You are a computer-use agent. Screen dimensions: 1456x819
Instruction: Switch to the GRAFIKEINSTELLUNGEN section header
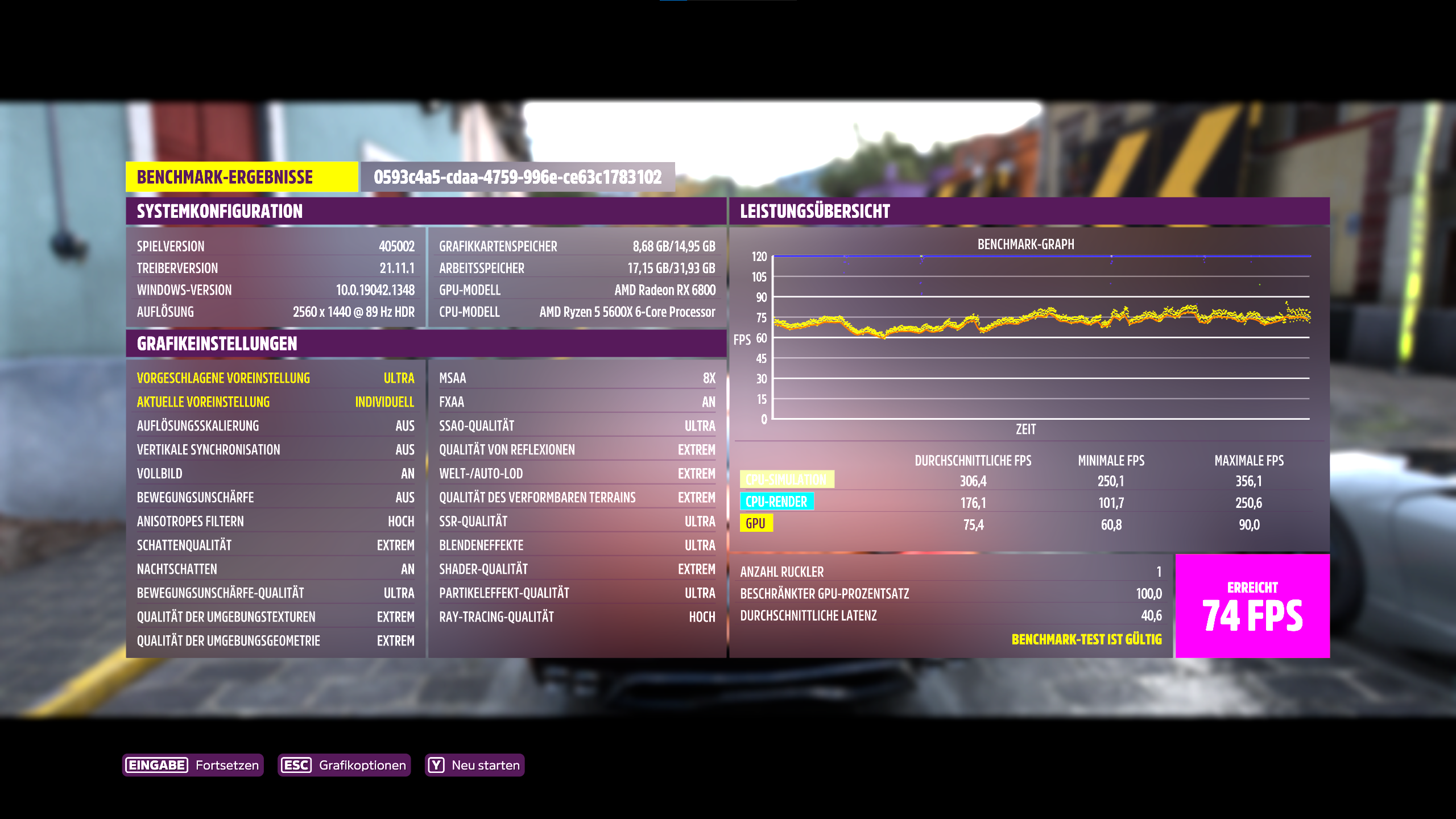click(x=216, y=344)
